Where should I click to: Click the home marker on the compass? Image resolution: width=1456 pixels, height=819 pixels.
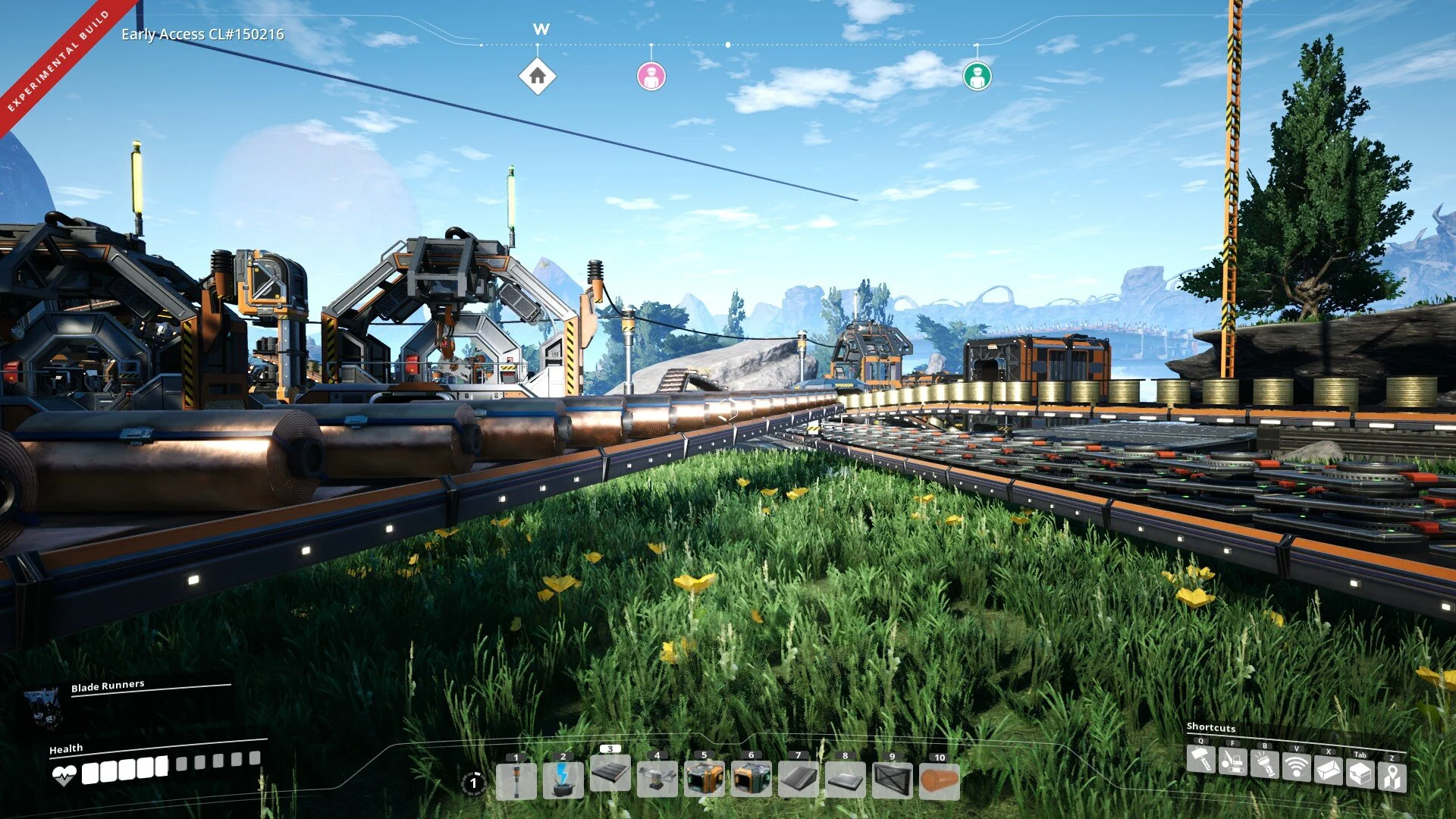pyautogui.click(x=538, y=76)
